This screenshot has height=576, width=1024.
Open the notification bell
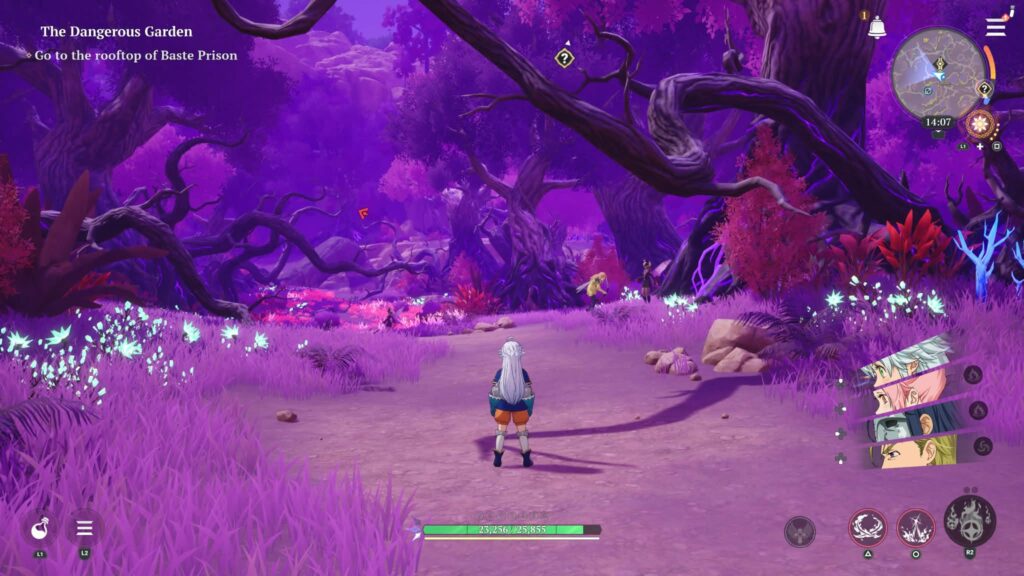877,28
